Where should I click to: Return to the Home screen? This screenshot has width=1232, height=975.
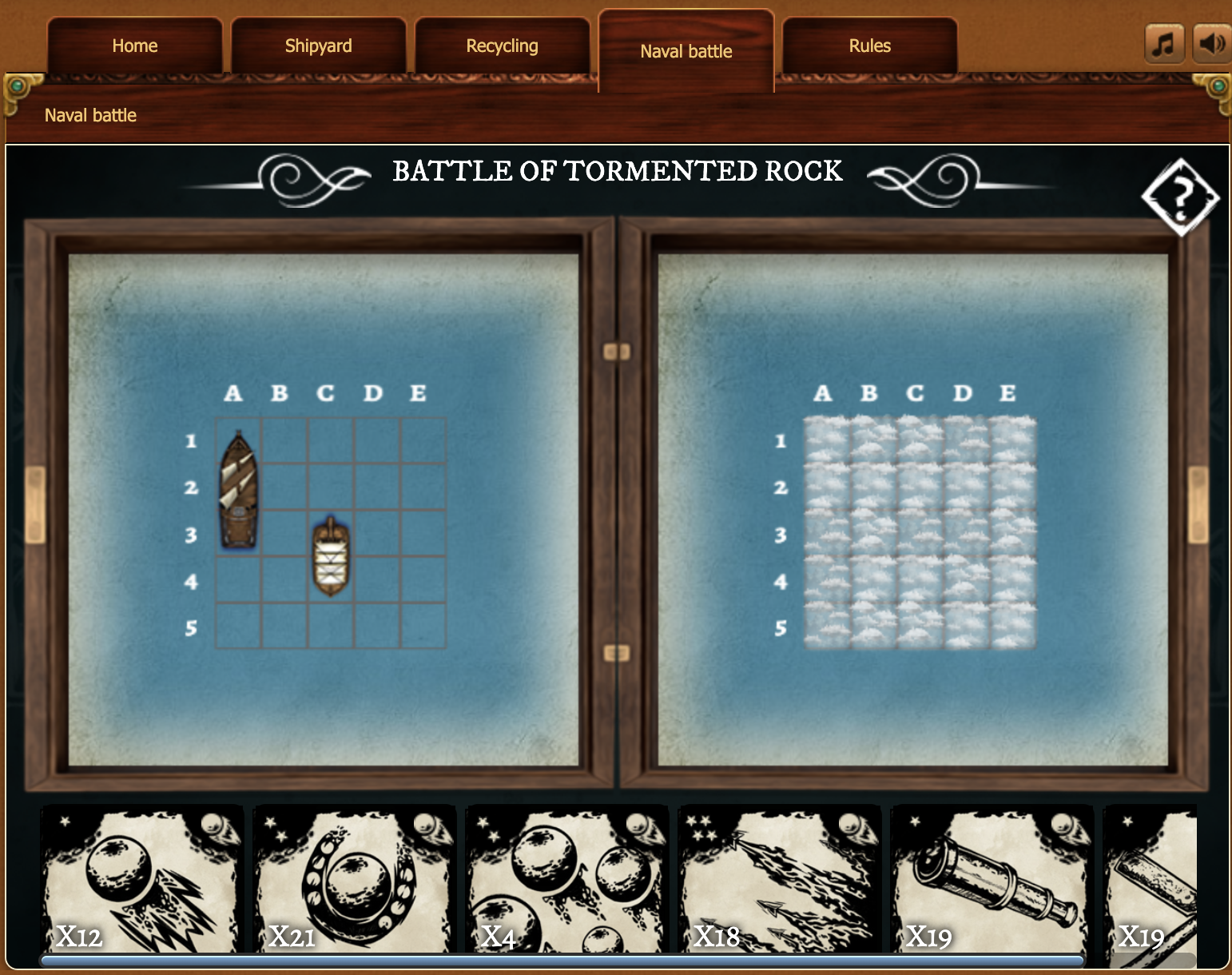pyautogui.click(x=134, y=46)
